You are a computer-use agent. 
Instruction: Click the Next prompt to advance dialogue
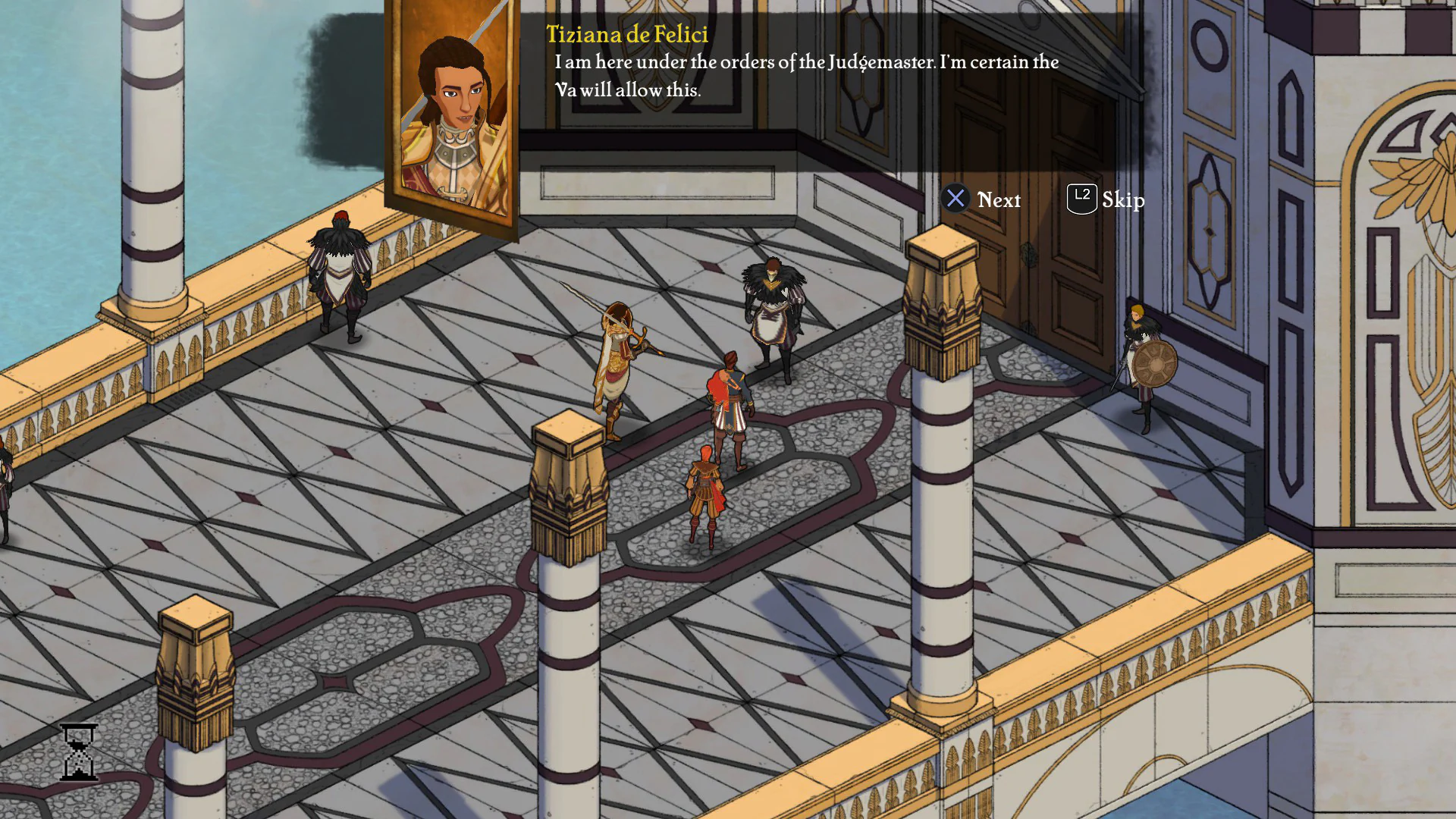1001,199
